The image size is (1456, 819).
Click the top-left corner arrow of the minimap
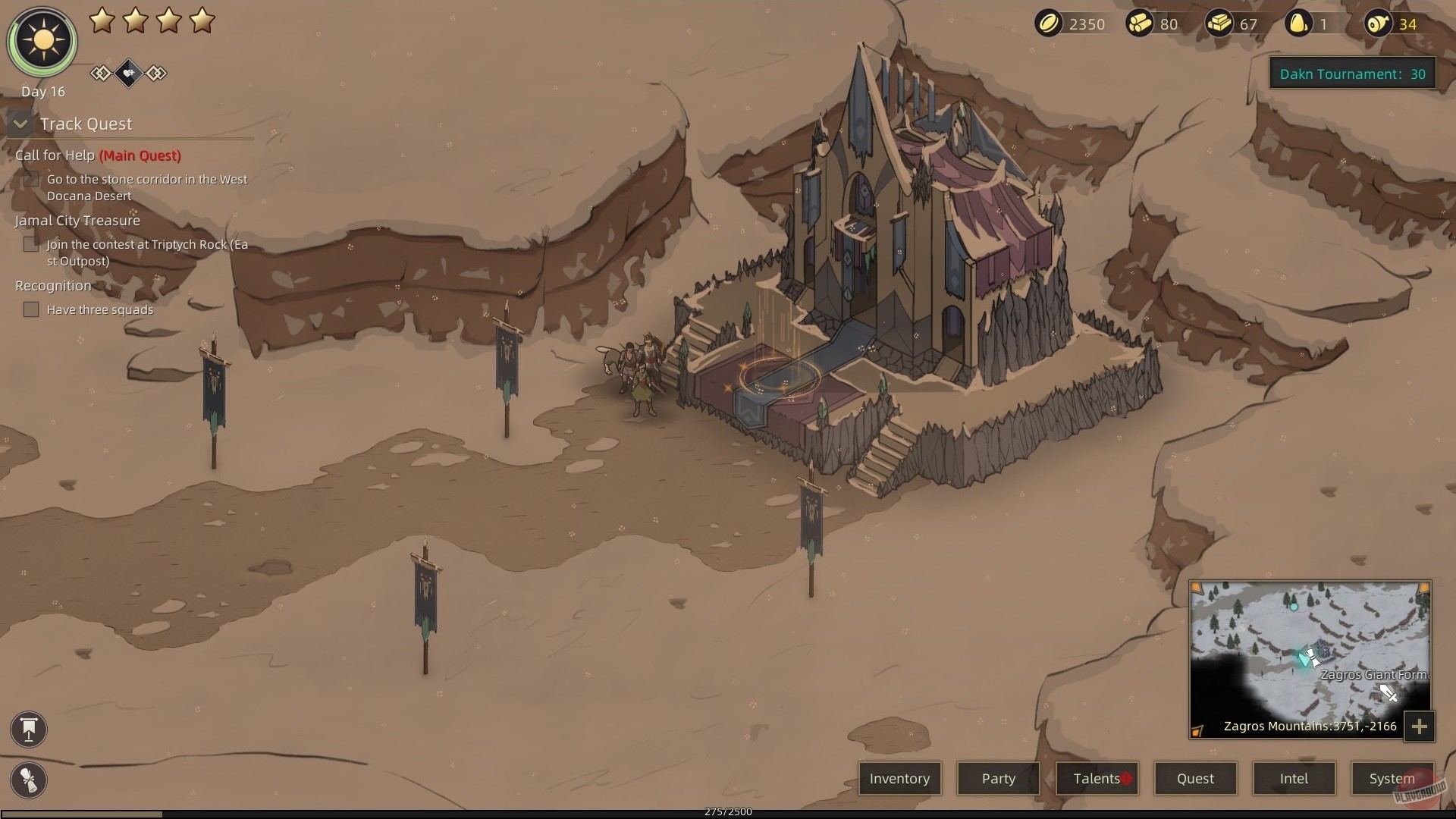(x=1195, y=585)
